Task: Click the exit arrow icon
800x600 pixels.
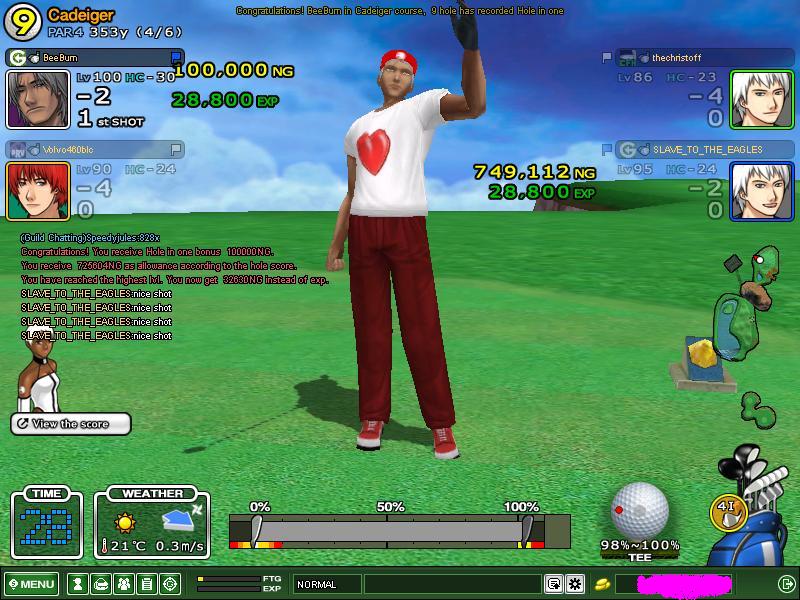Action: click(786, 584)
